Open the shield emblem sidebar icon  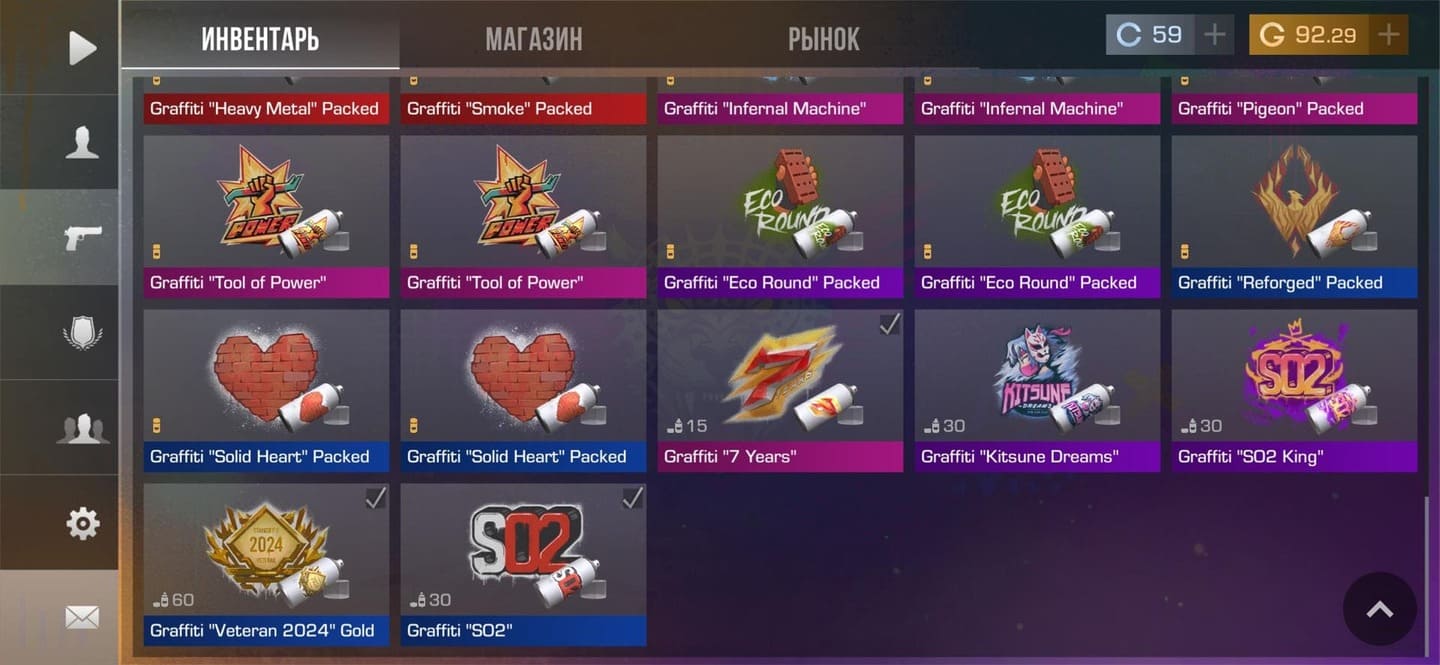(x=82, y=333)
